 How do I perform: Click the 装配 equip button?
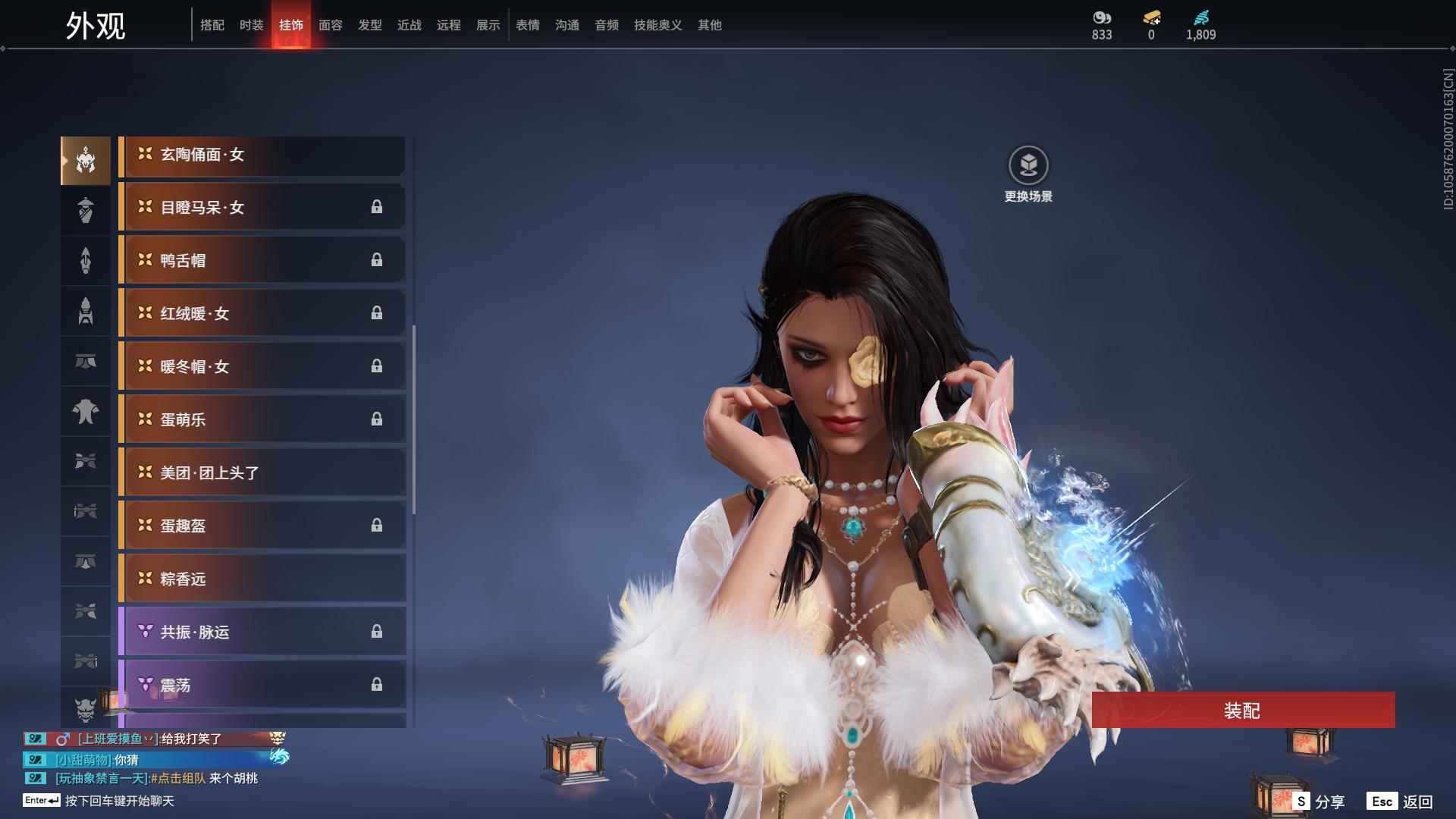[1243, 711]
